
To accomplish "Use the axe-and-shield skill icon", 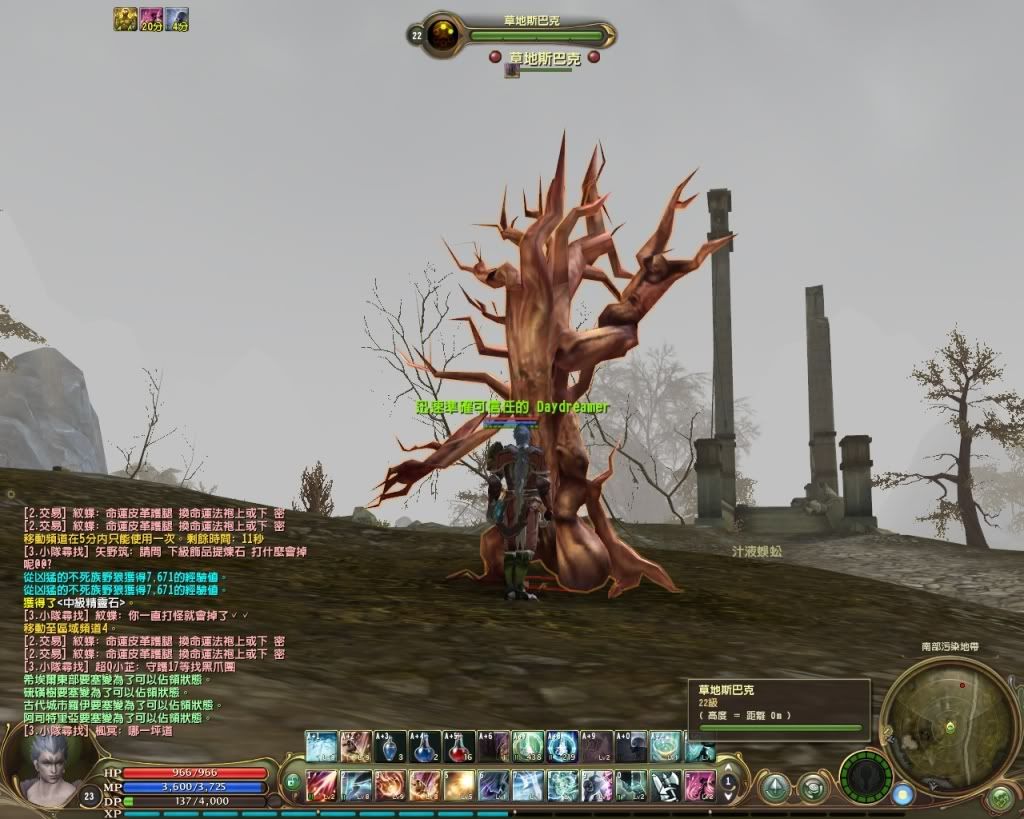I will [x=665, y=784].
